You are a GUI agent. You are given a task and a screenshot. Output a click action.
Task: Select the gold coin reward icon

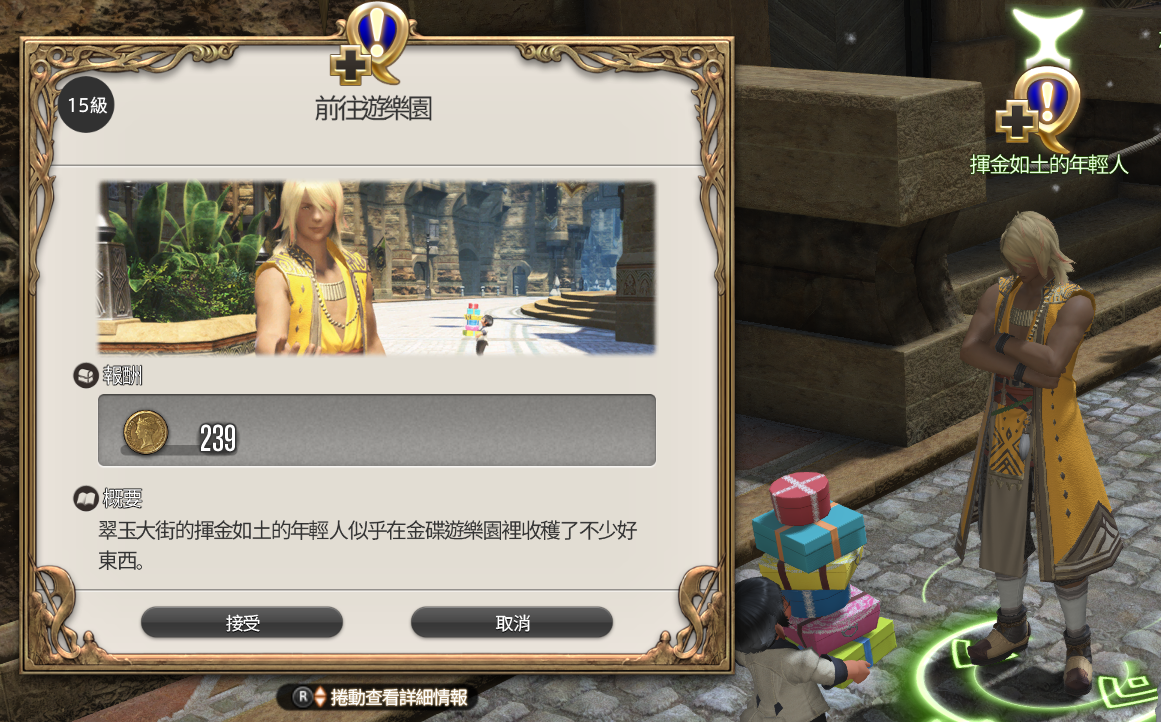point(145,431)
